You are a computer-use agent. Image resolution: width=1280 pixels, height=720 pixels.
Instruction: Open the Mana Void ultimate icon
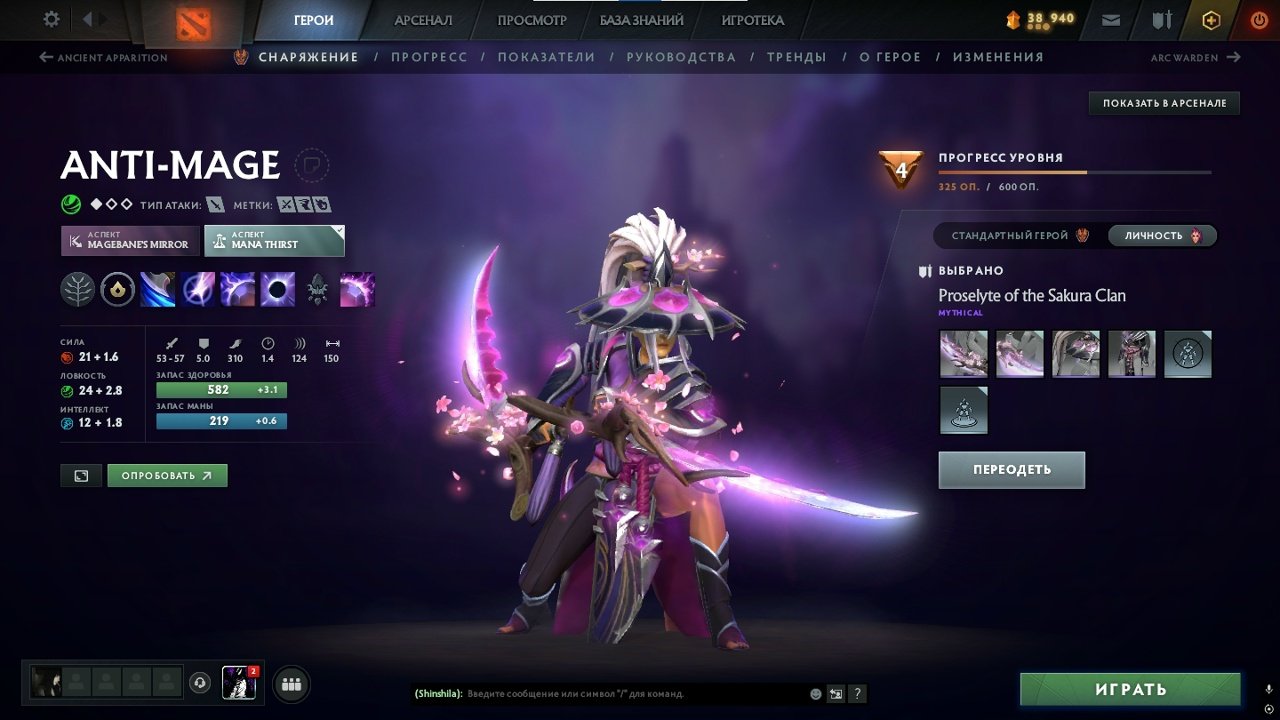pos(277,290)
